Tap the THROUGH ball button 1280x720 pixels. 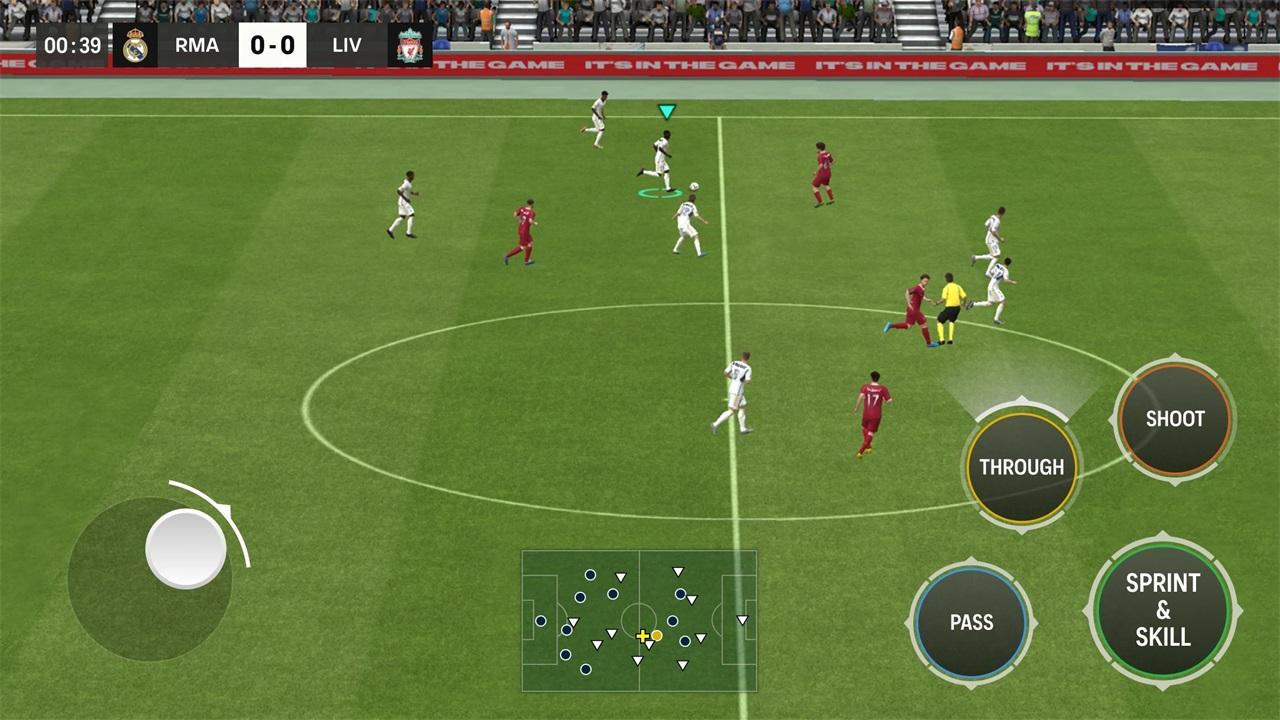(x=1021, y=467)
